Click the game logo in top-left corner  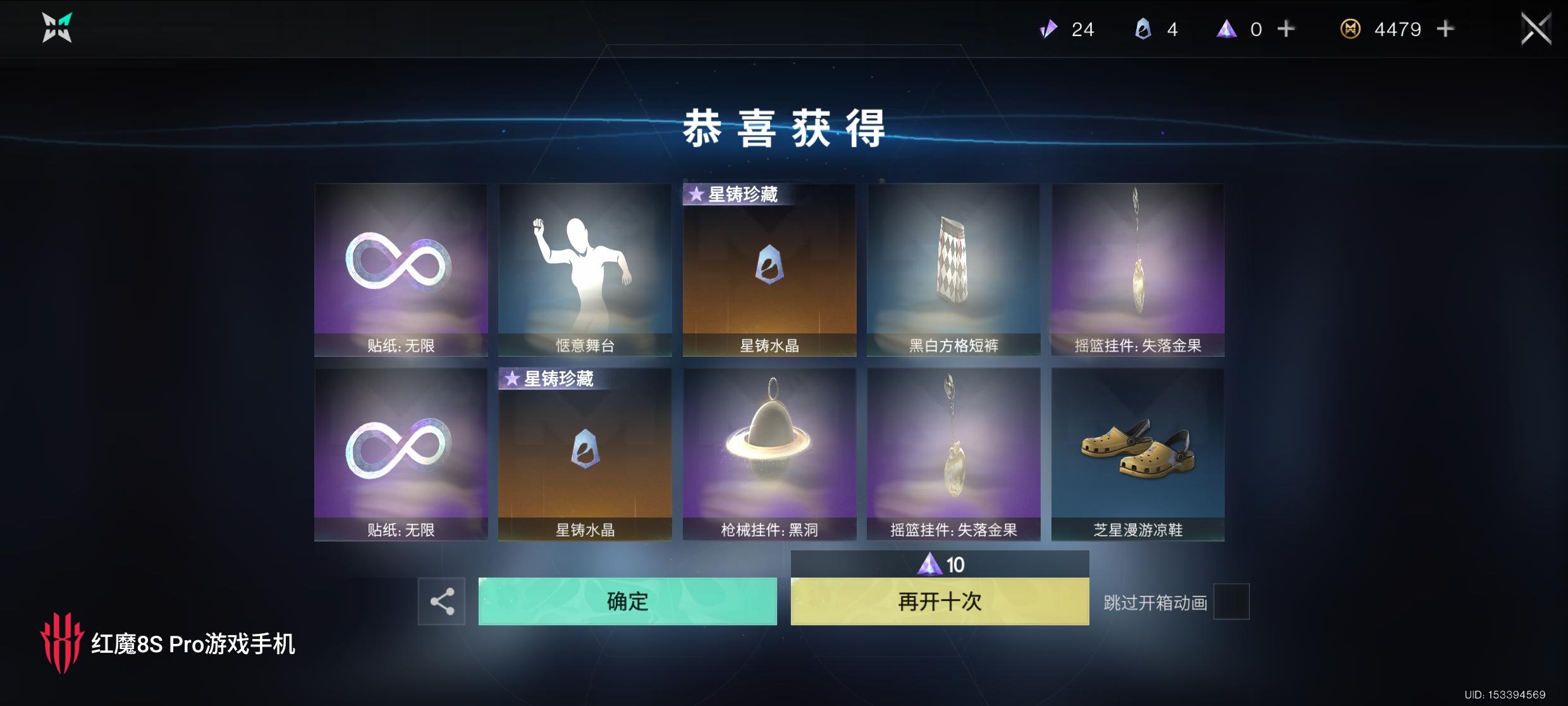pyautogui.click(x=56, y=28)
